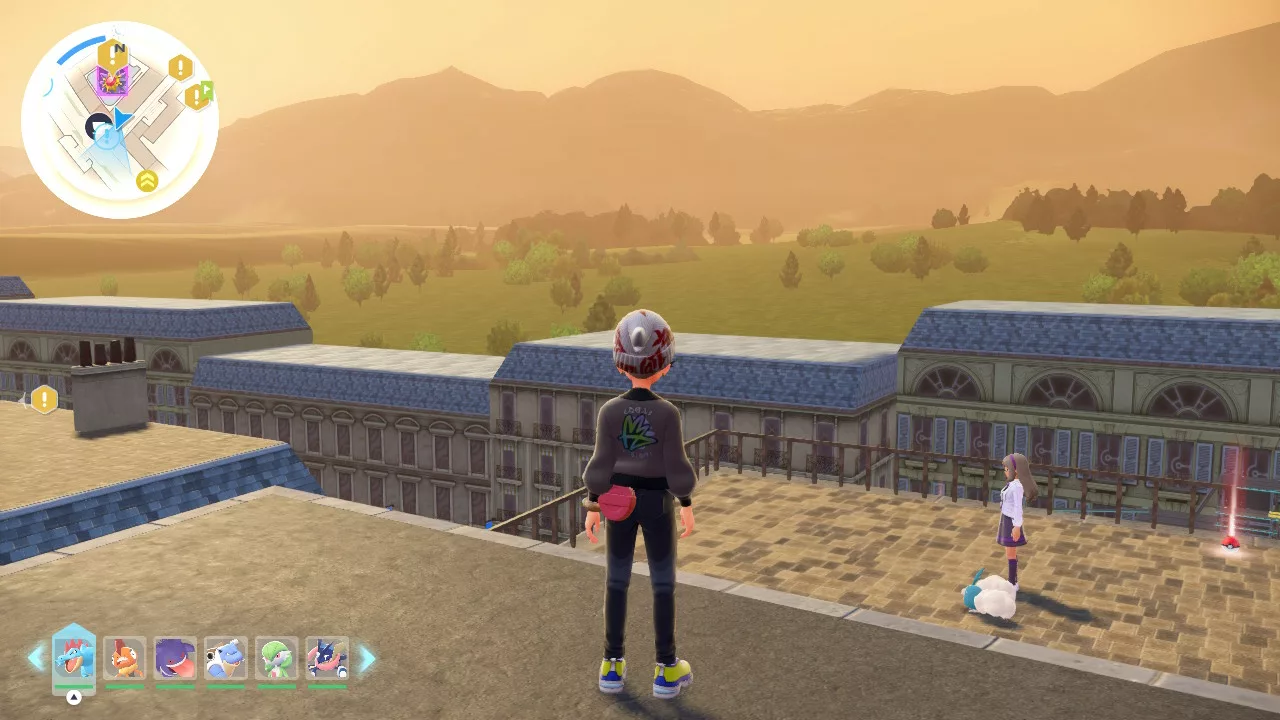1280x720 pixels.
Task: Switch to Gengar in the party
Action: [176, 658]
